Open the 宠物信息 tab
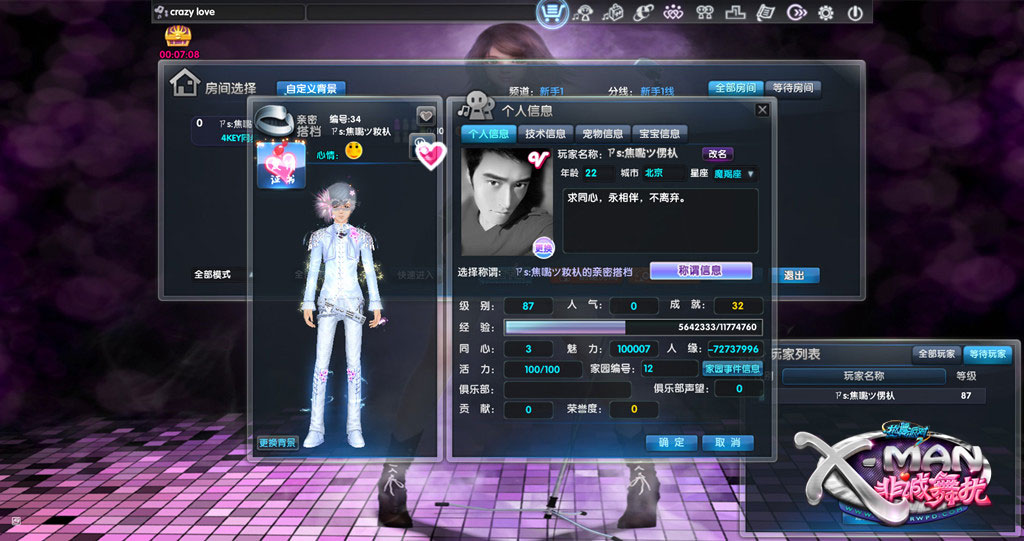Image resolution: width=1024 pixels, height=541 pixels. [x=602, y=133]
